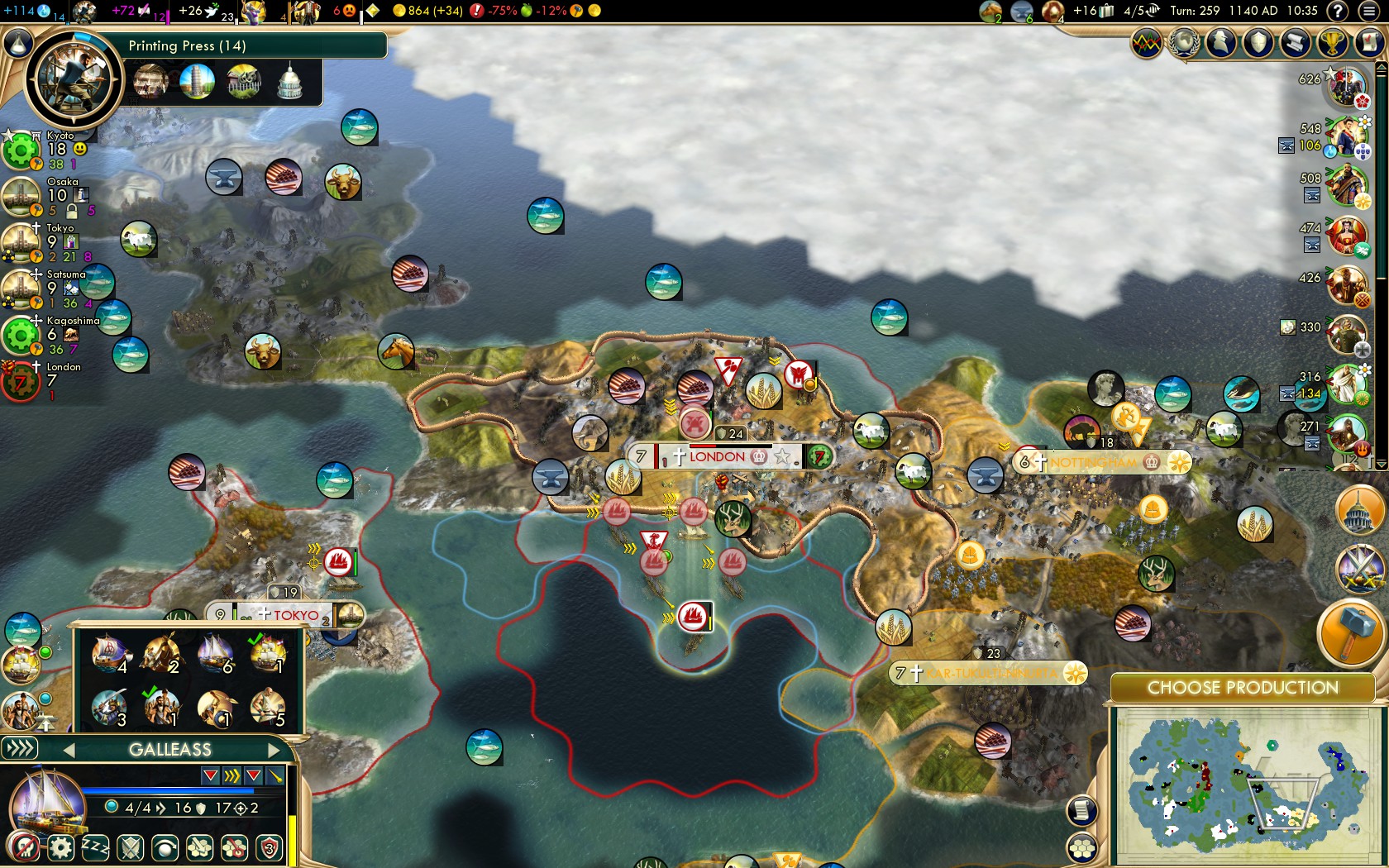Click the Choose Production button

click(1242, 688)
